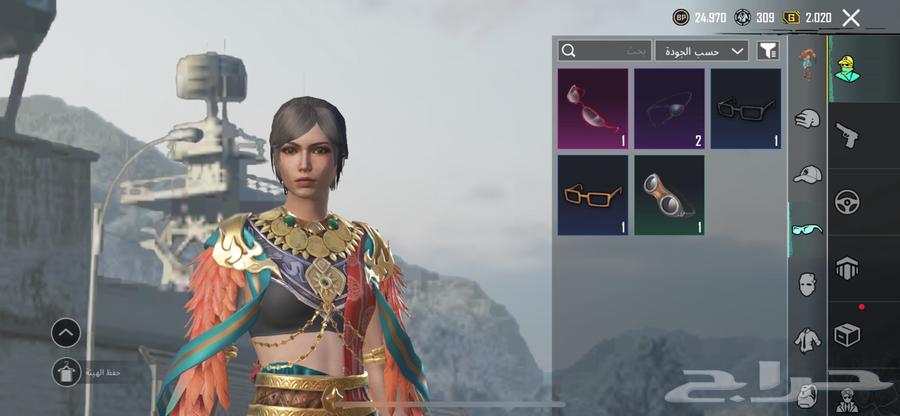Expand the up-arrow circle button
Screen dimensions: 900x416
click(x=66, y=332)
